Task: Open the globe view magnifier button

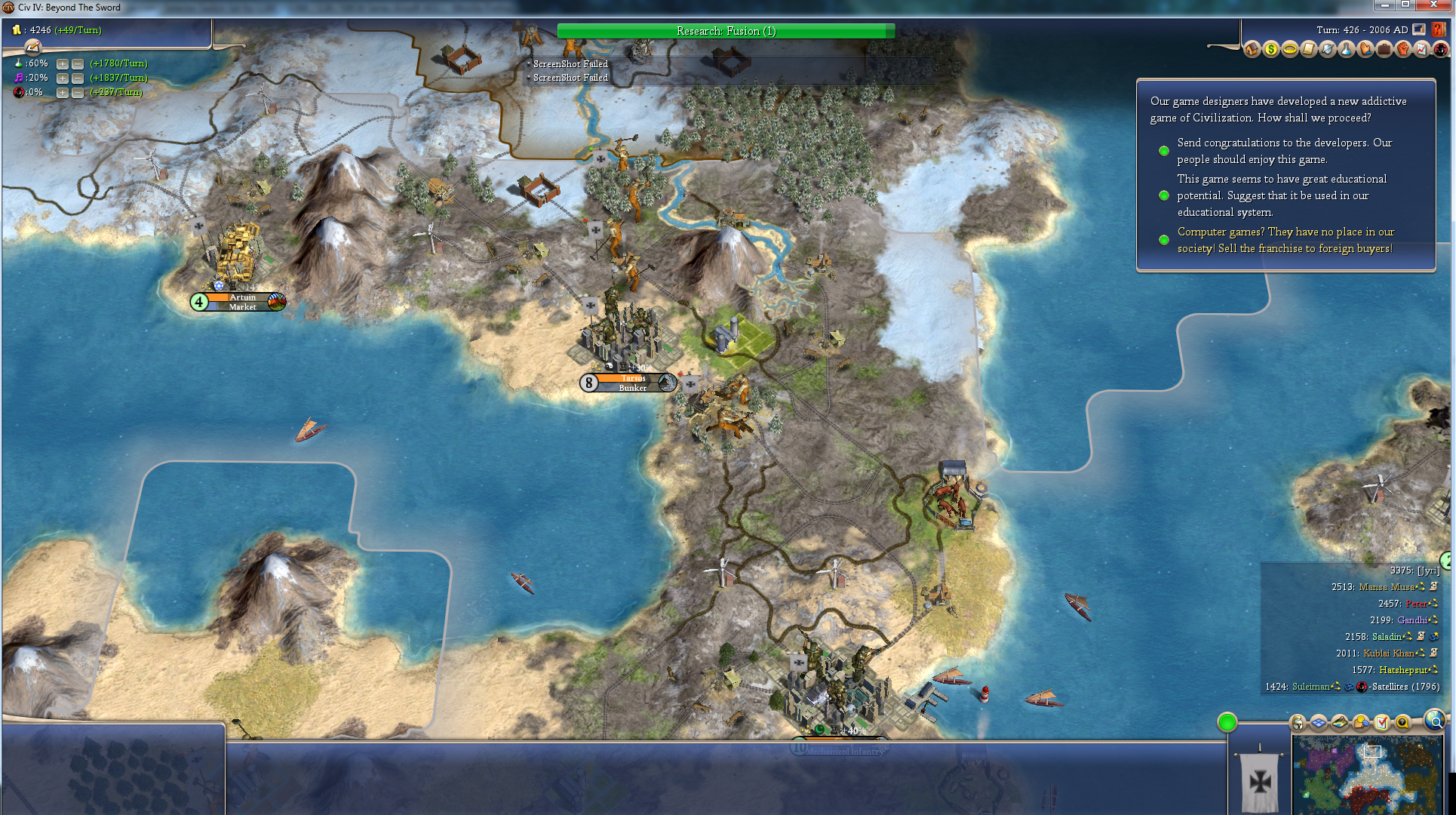Action: (x=1435, y=721)
